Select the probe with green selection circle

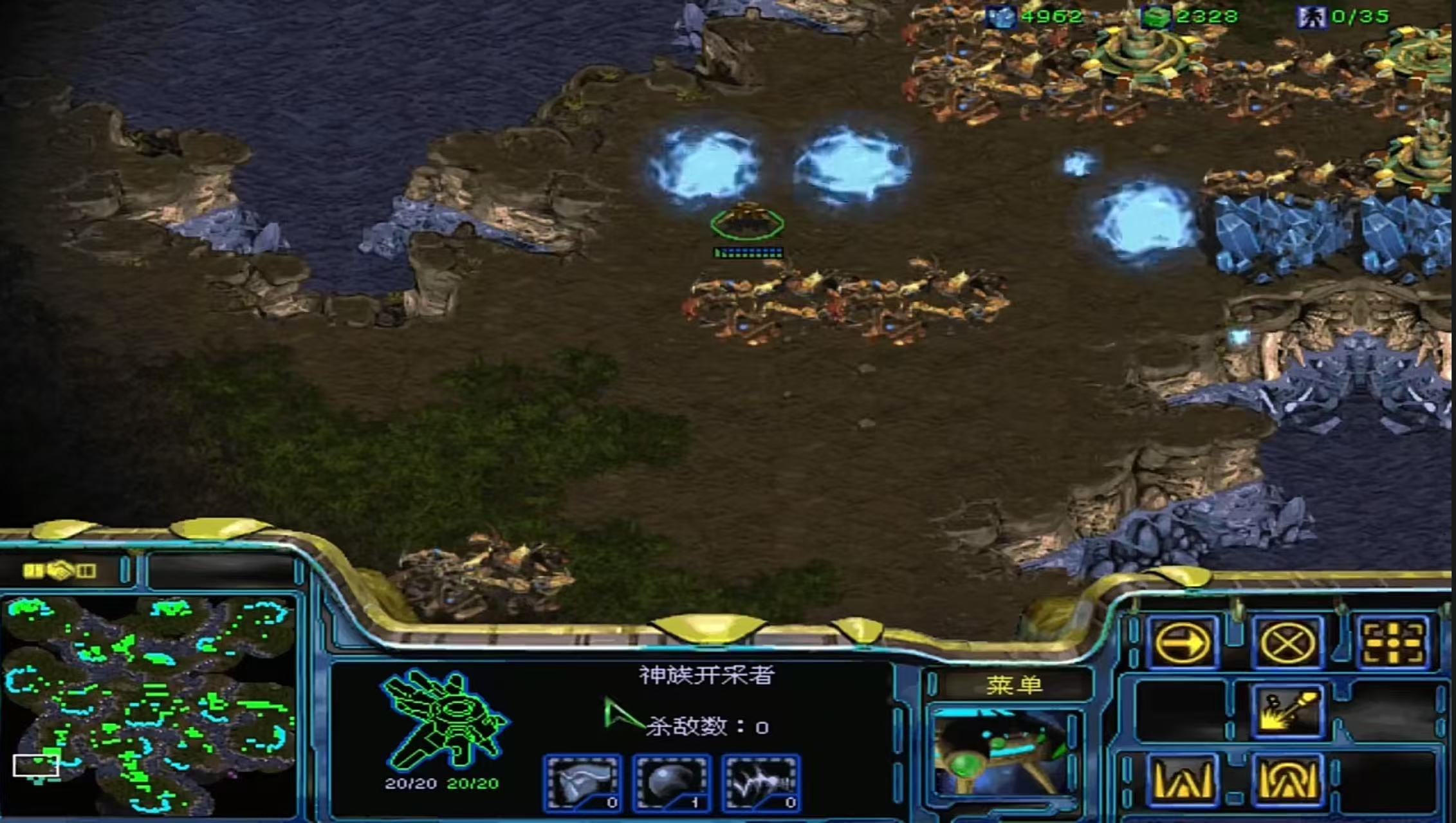click(747, 221)
